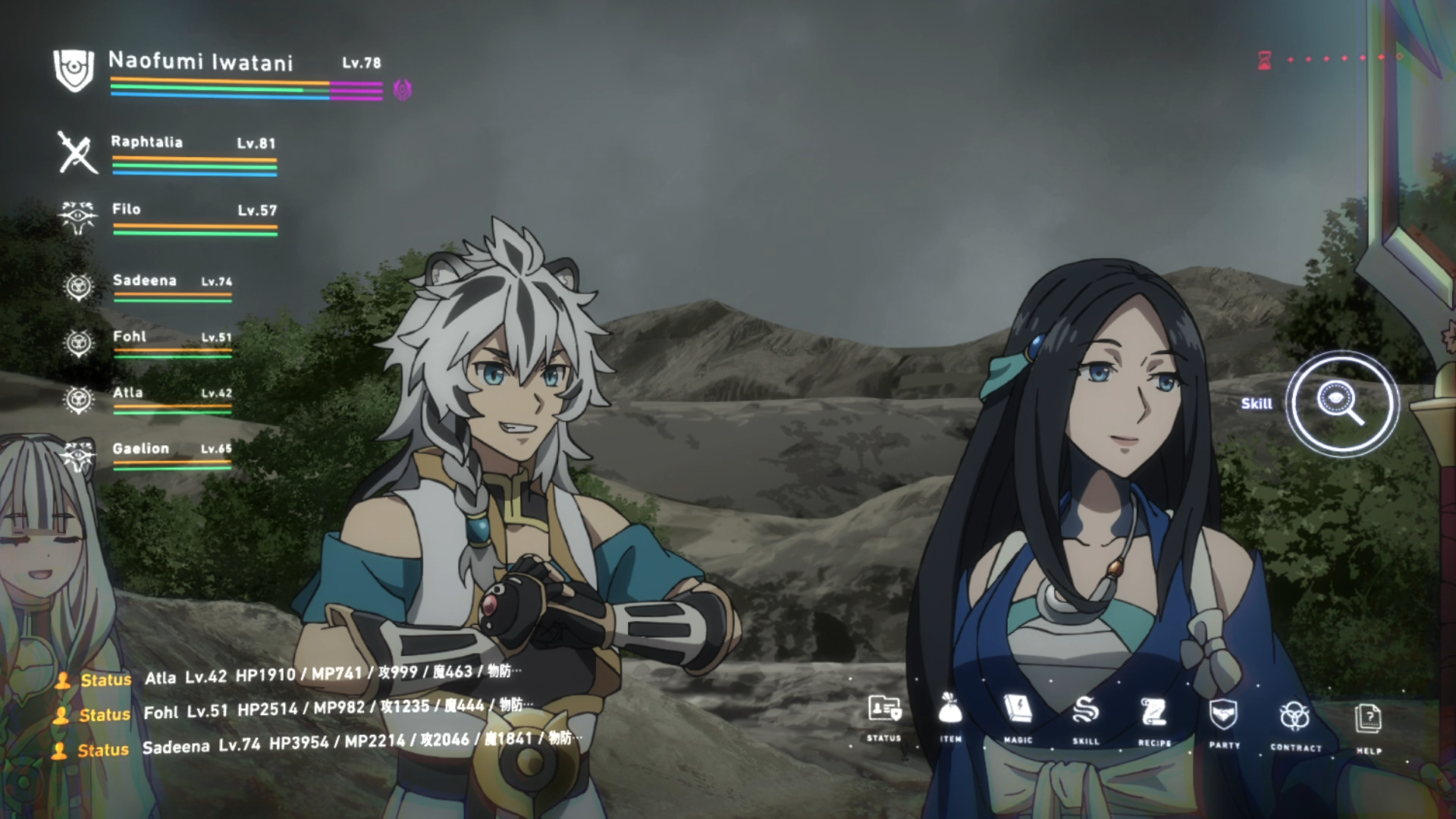Image resolution: width=1456 pixels, height=819 pixels.
Task: Select Raphtalia in the party list
Action: (147, 143)
